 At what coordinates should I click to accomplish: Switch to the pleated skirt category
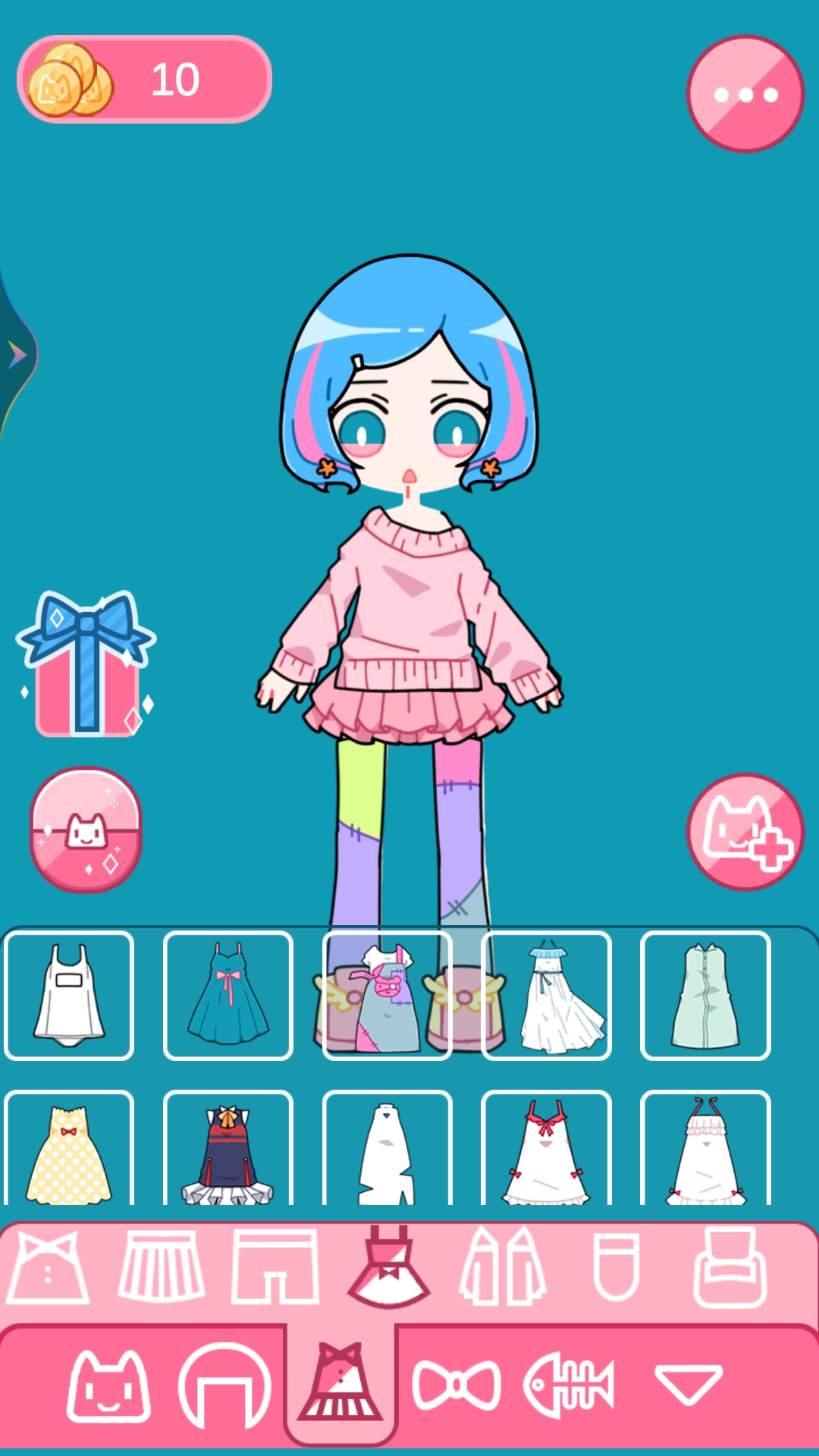pyautogui.click(x=162, y=1267)
